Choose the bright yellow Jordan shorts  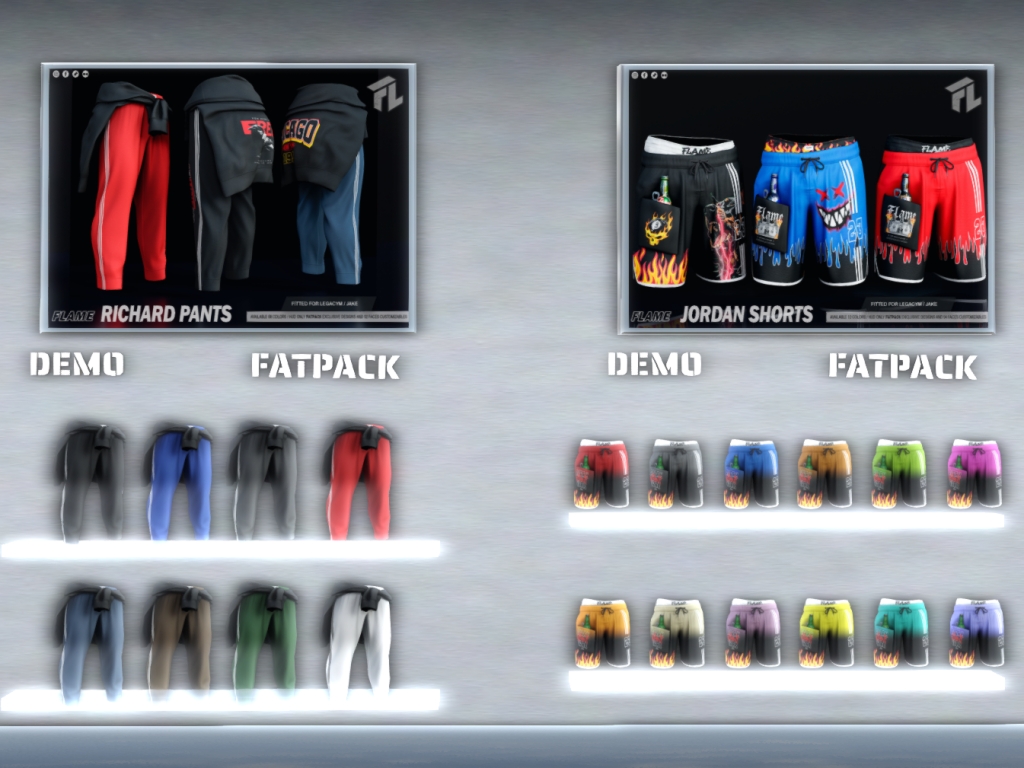[826, 632]
